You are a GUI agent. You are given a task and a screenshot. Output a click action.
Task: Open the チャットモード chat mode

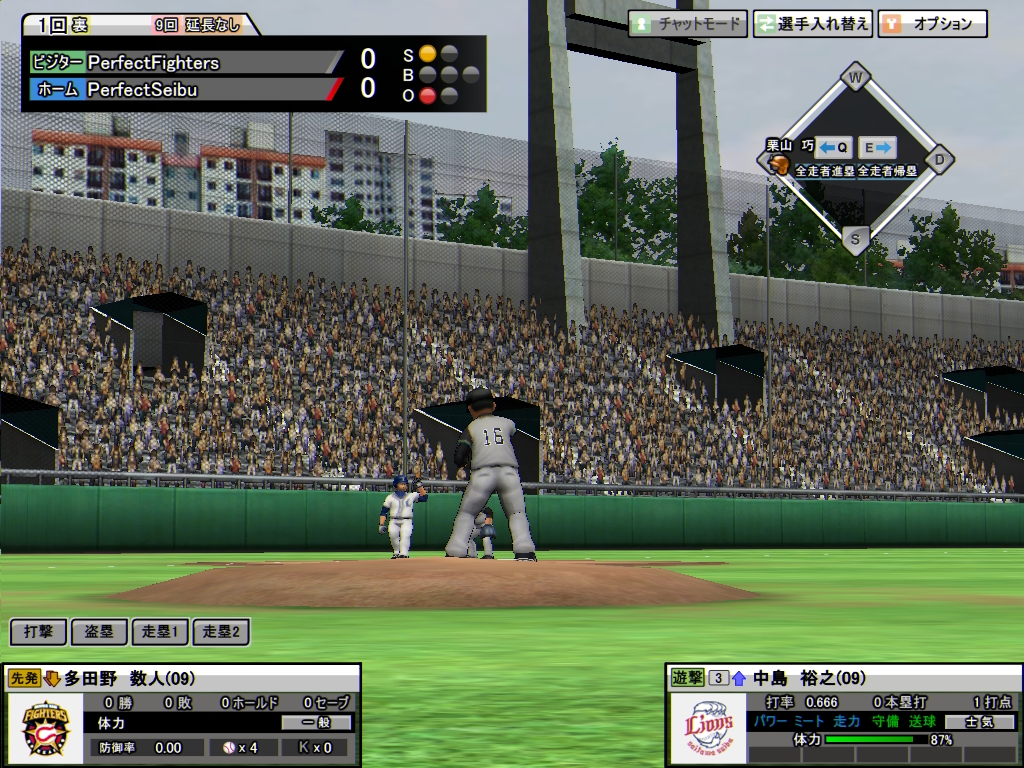pos(687,24)
